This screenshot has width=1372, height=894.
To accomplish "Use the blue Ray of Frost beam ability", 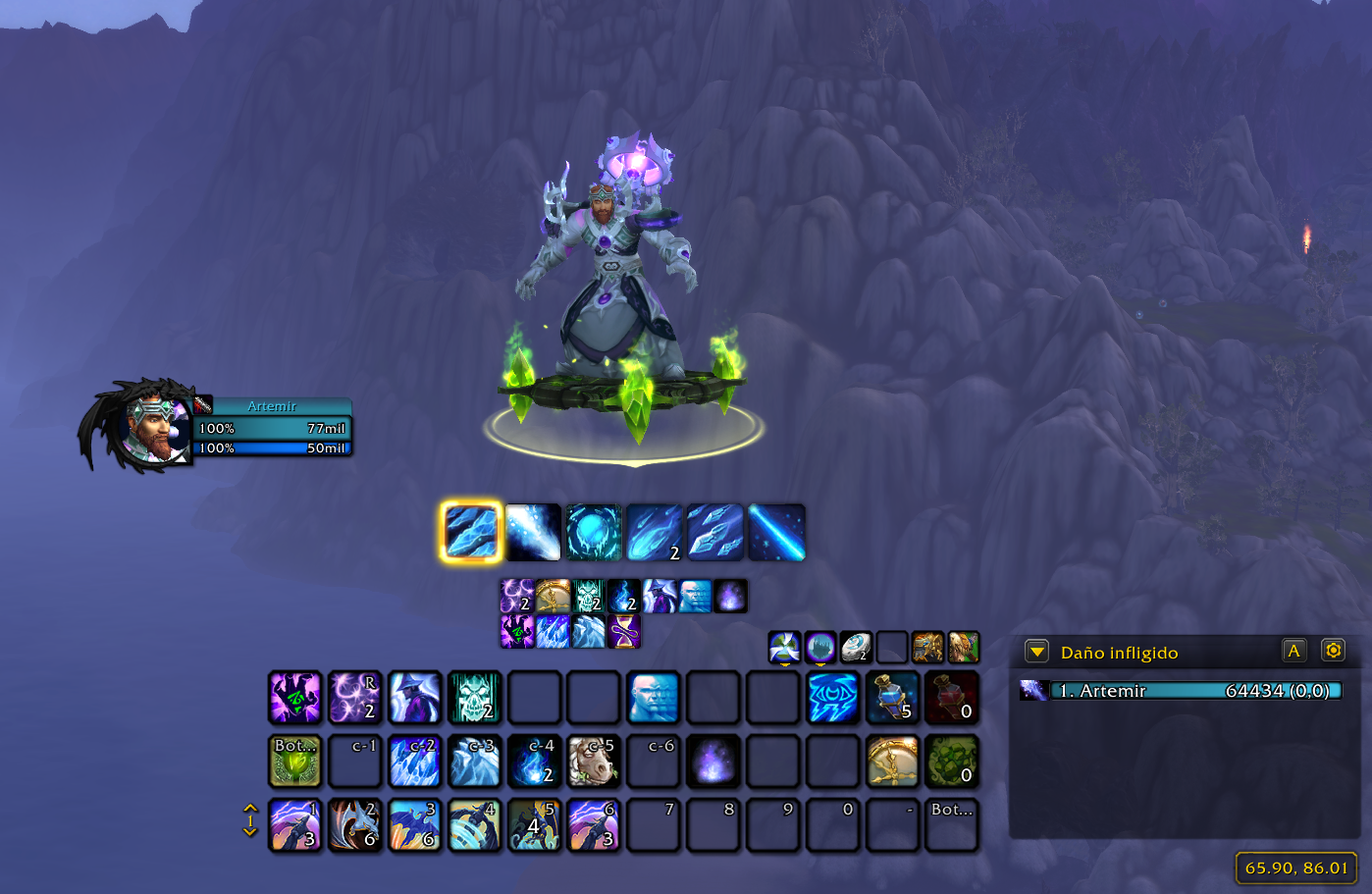I will (x=776, y=532).
